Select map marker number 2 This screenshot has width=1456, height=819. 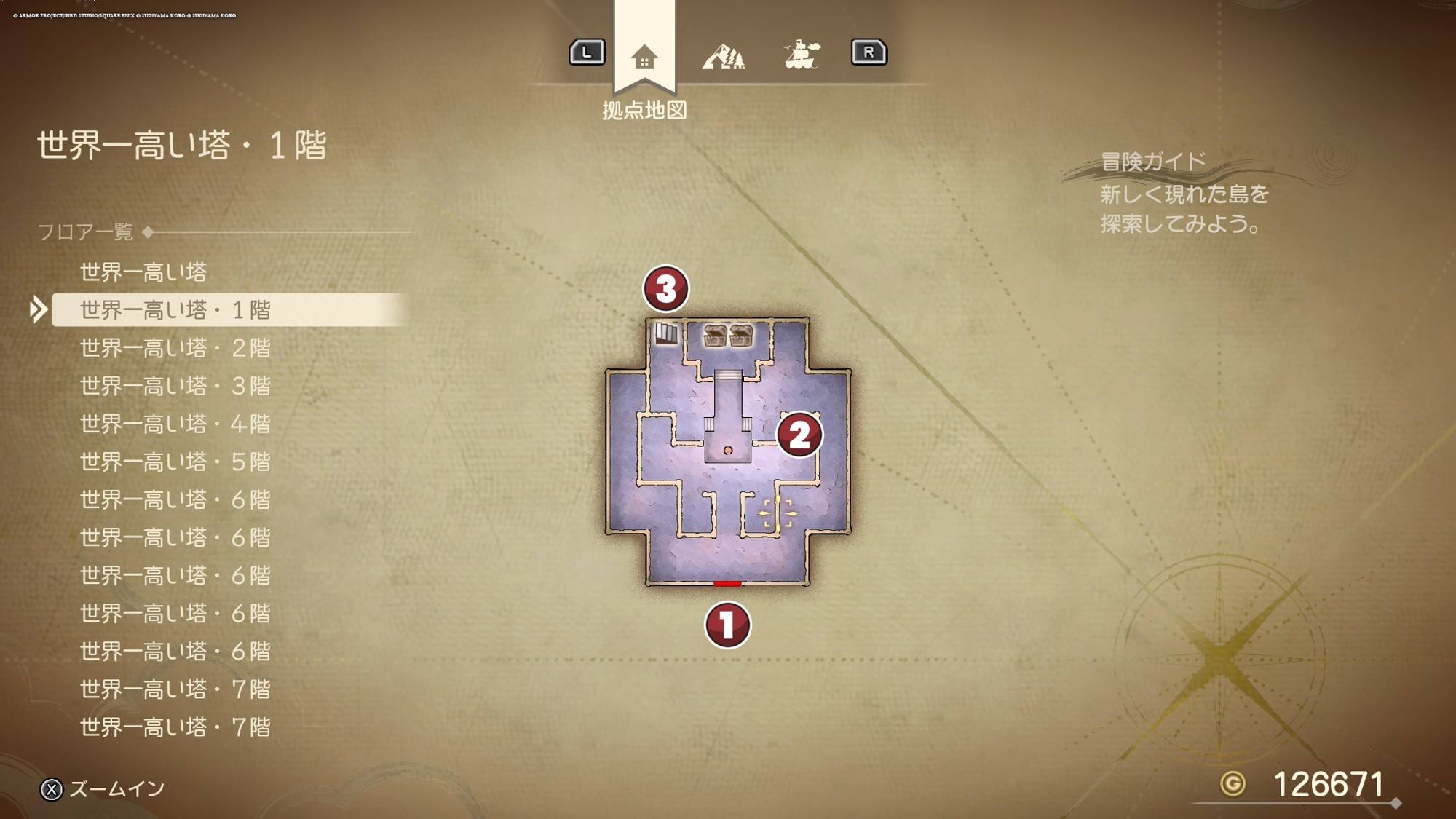click(x=799, y=435)
